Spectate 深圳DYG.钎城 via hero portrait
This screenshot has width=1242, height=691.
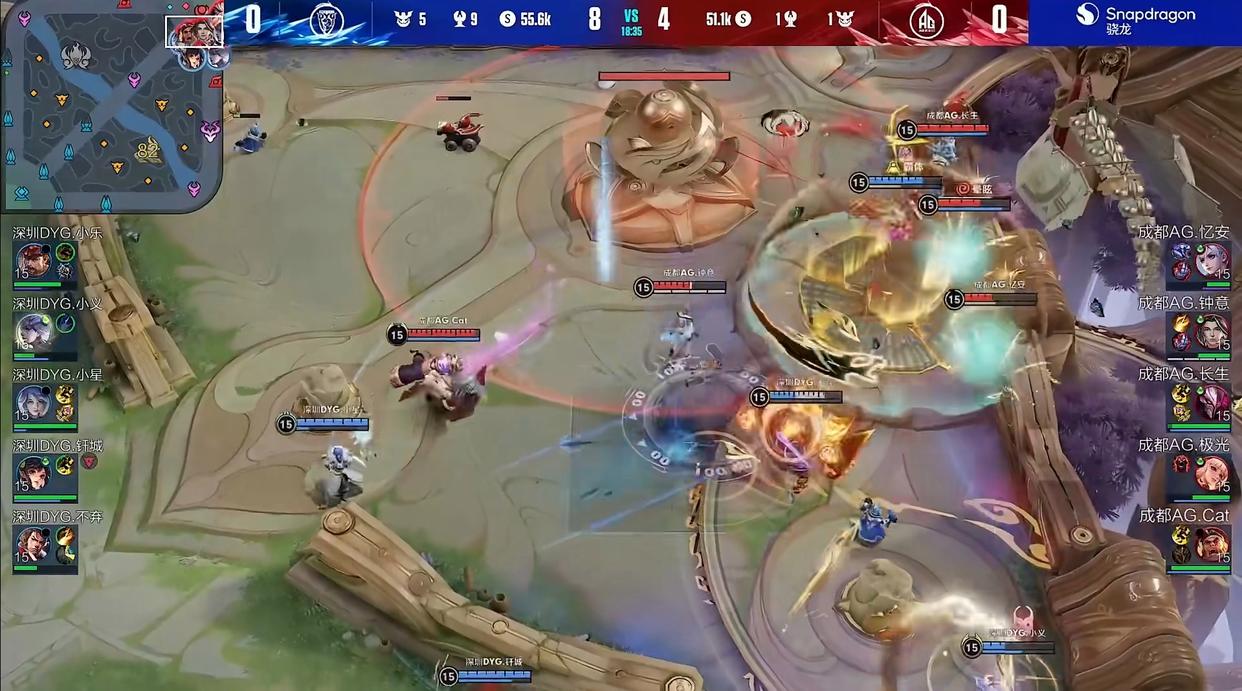[33, 471]
